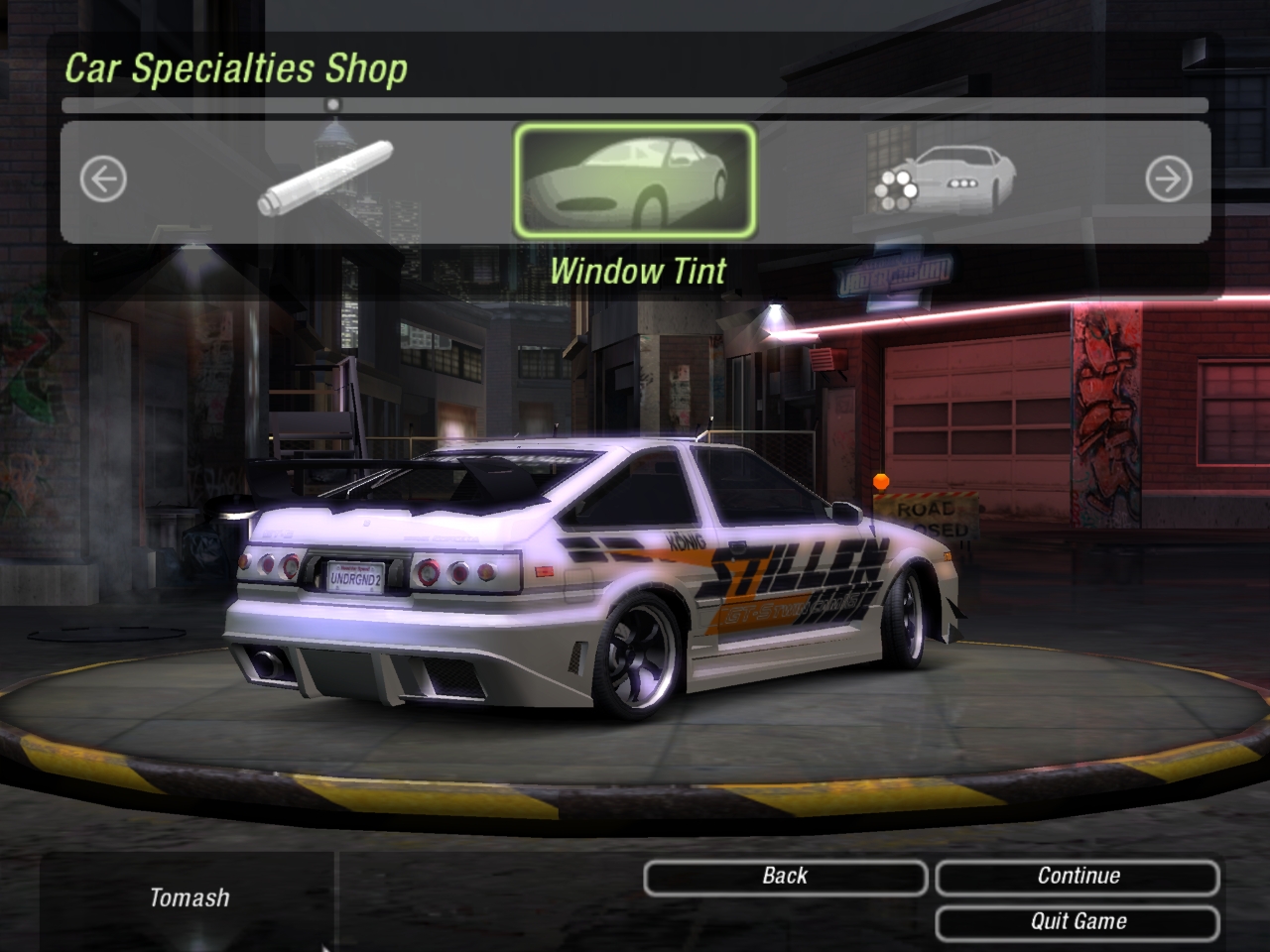Go Back to the previous menu
The image size is (1270, 952).
tap(785, 877)
